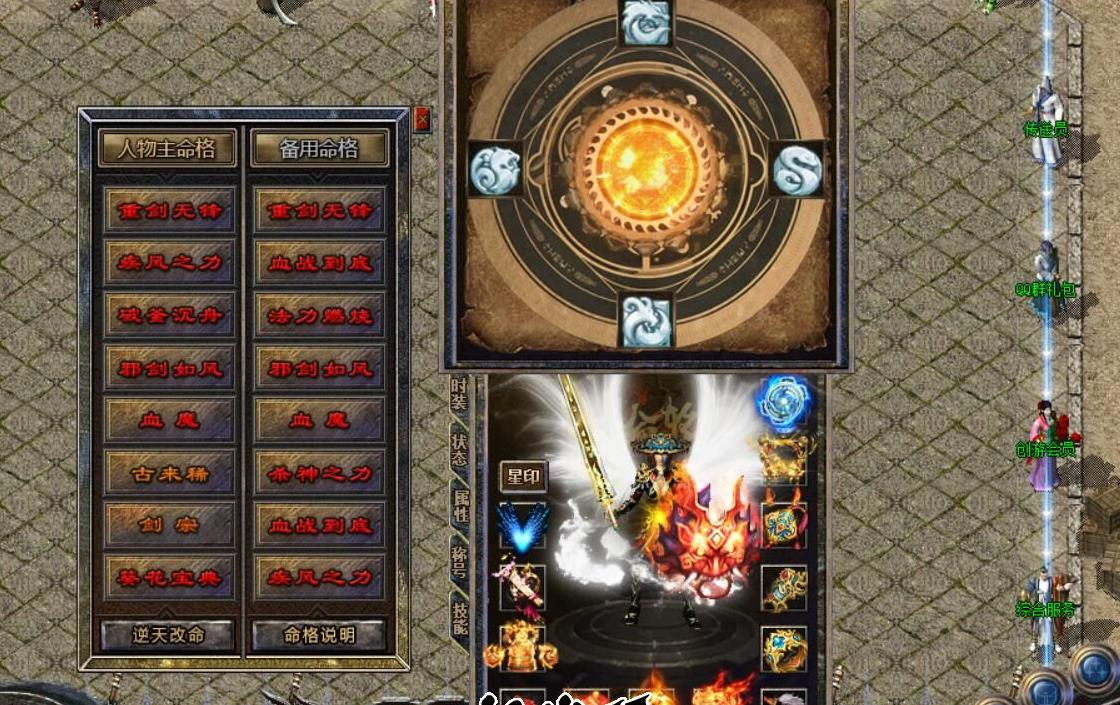
Task: Select the blue wings equipment slot
Action: point(523,527)
